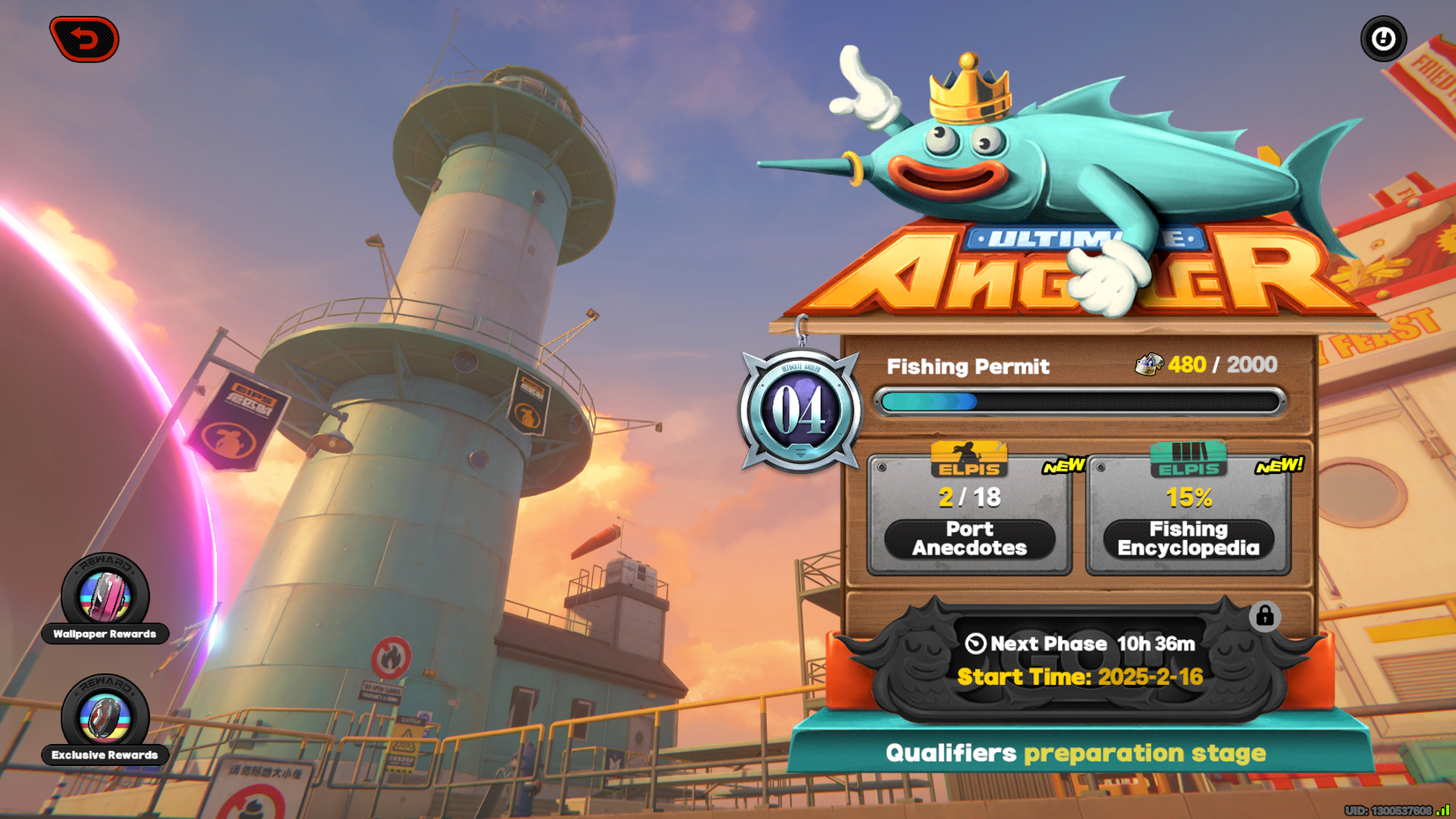This screenshot has height=819, width=1456.
Task: Open the Port Anecdotes panel
Action: coord(969,537)
